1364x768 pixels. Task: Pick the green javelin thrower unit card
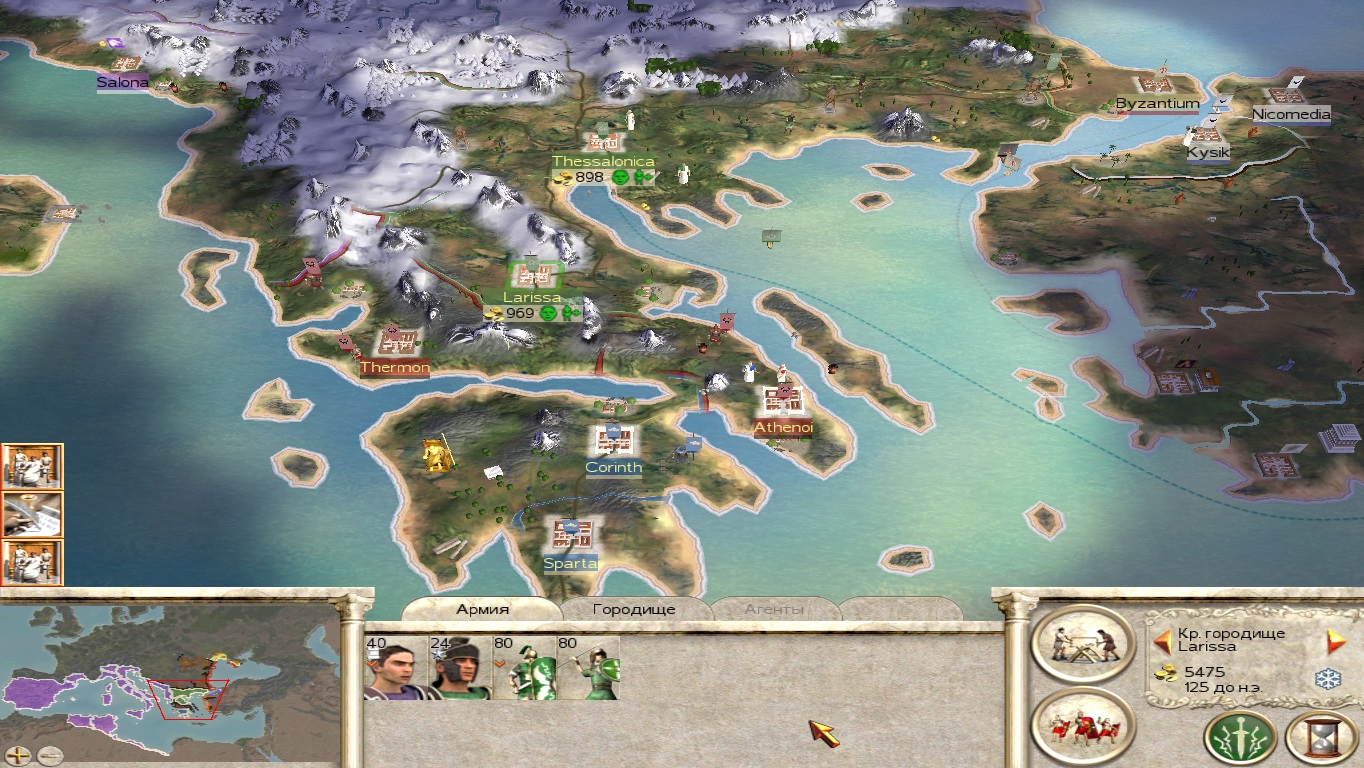[x=589, y=668]
